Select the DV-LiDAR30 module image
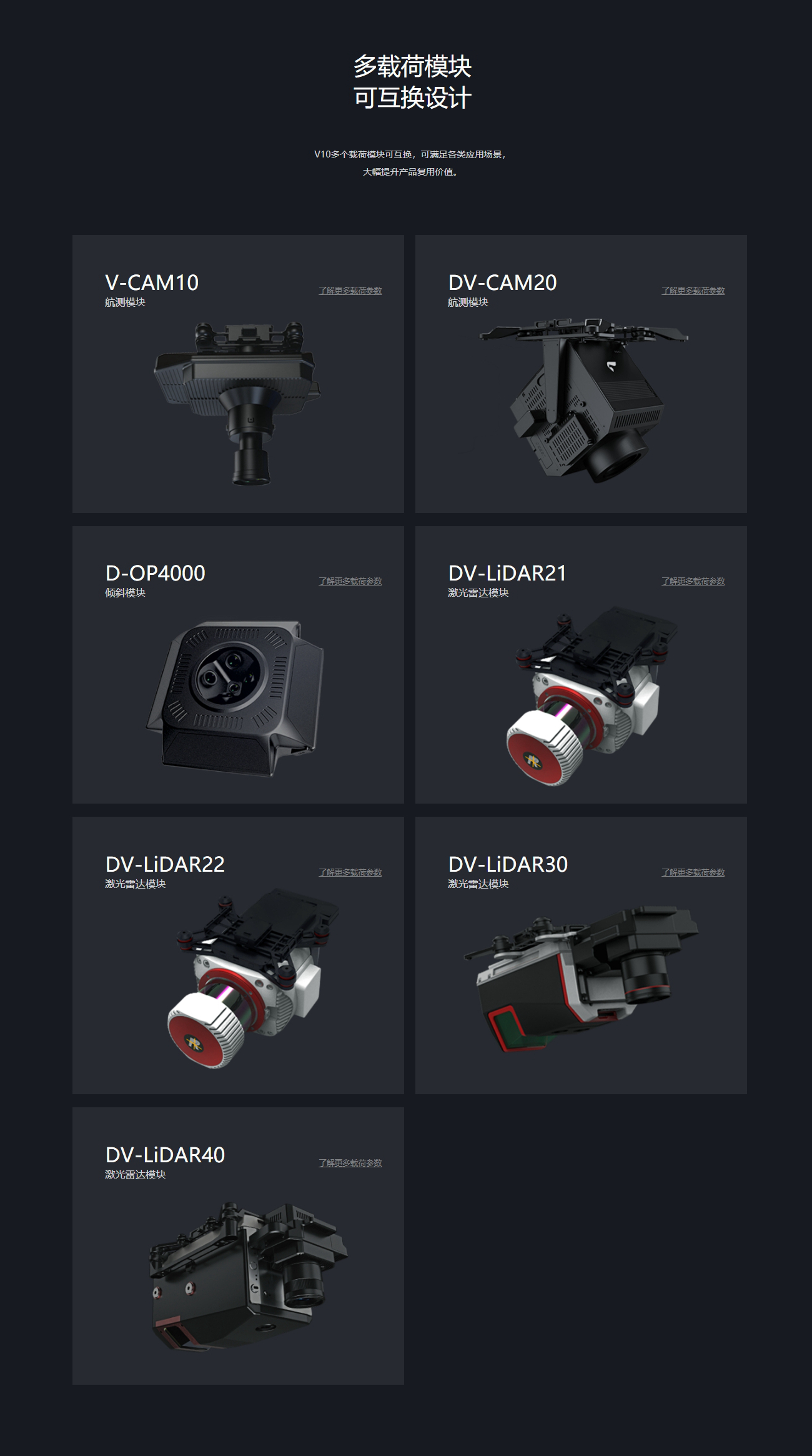812x1456 pixels. click(x=581, y=978)
